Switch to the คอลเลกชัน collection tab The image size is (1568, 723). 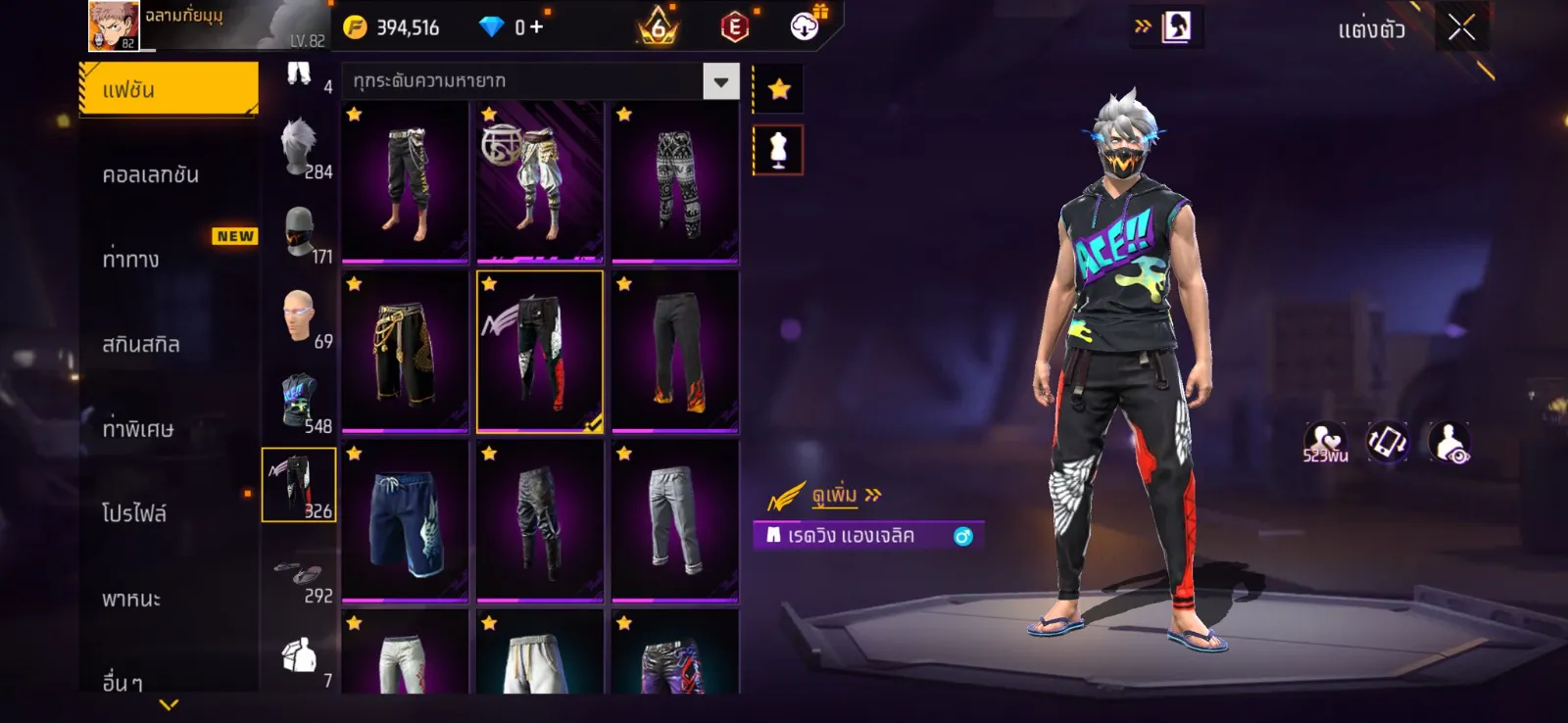[151, 175]
